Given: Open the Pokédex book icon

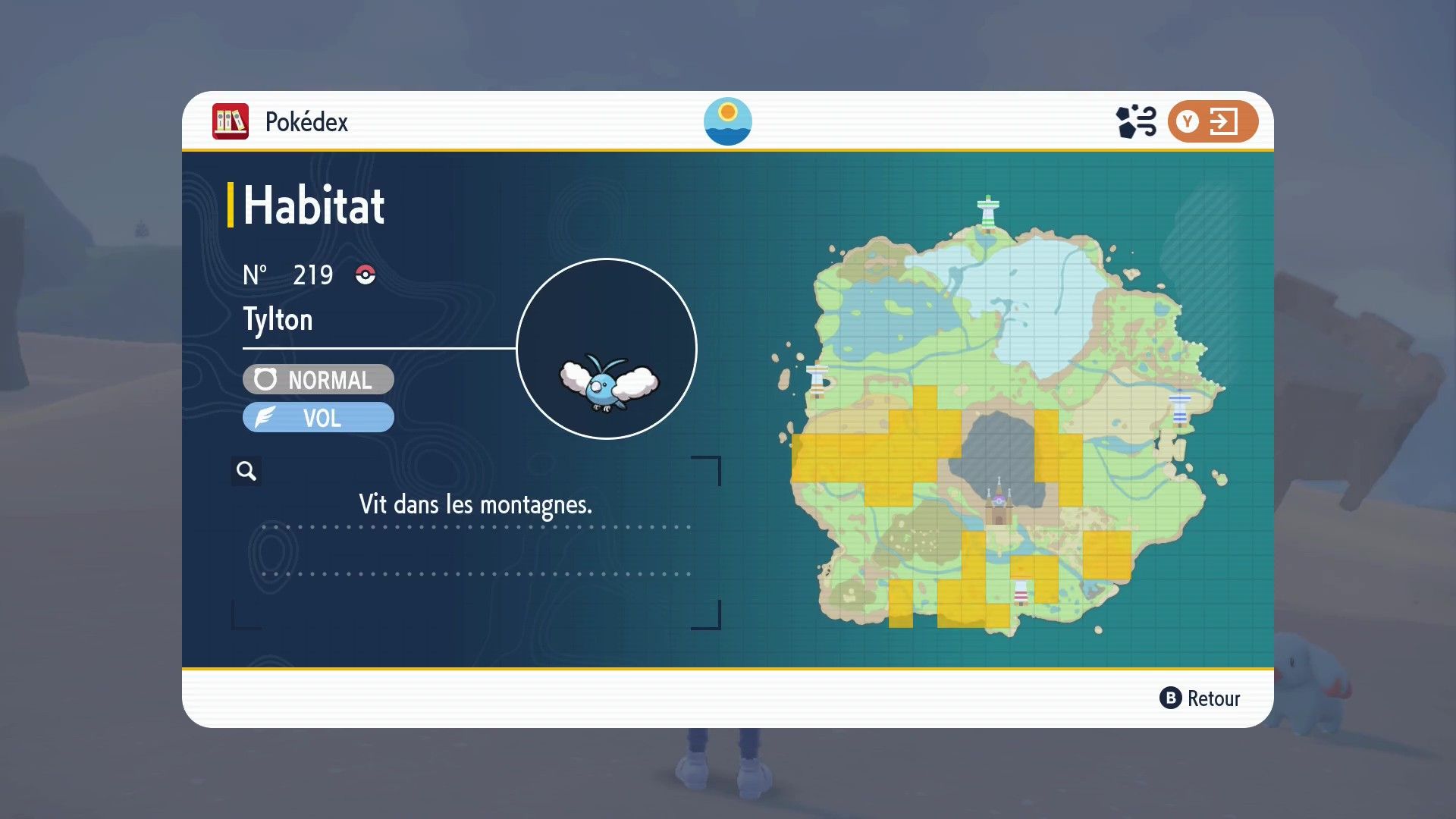Looking at the screenshot, I should [231, 121].
